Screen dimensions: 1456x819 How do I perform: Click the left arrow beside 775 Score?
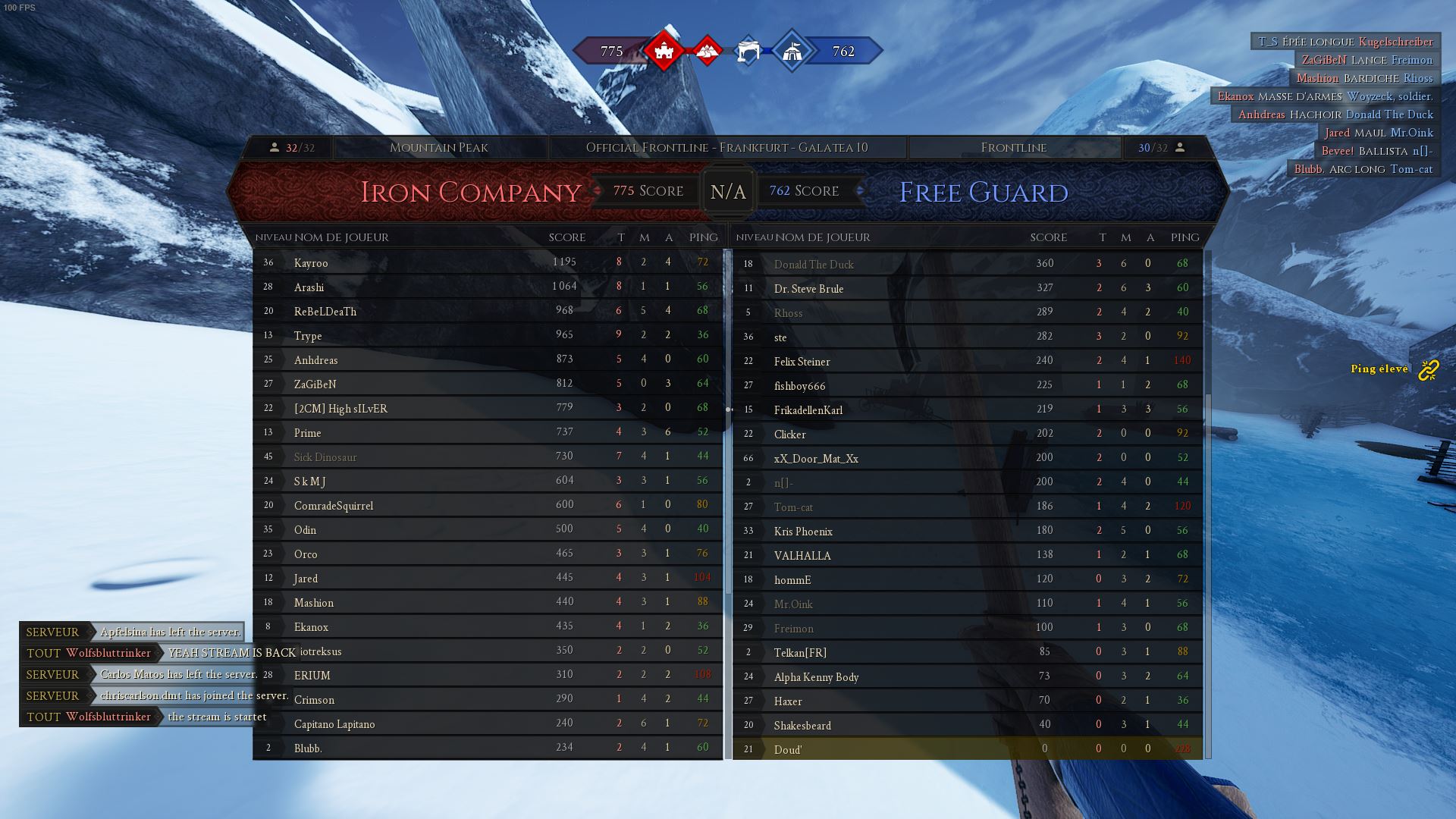(x=597, y=191)
